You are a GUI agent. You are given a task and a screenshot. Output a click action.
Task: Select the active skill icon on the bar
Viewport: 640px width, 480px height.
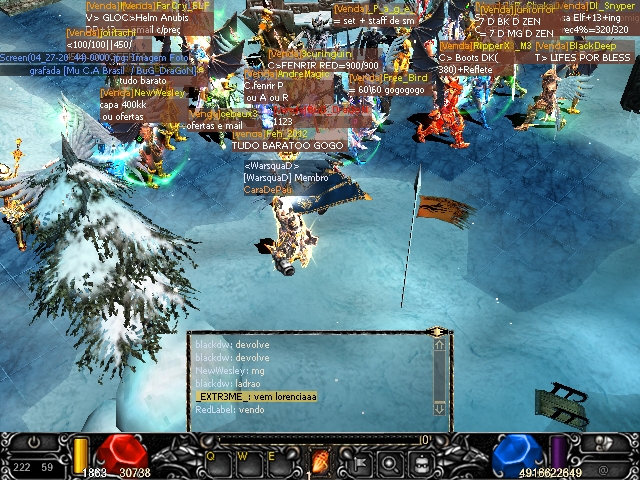pyautogui.click(x=321, y=463)
